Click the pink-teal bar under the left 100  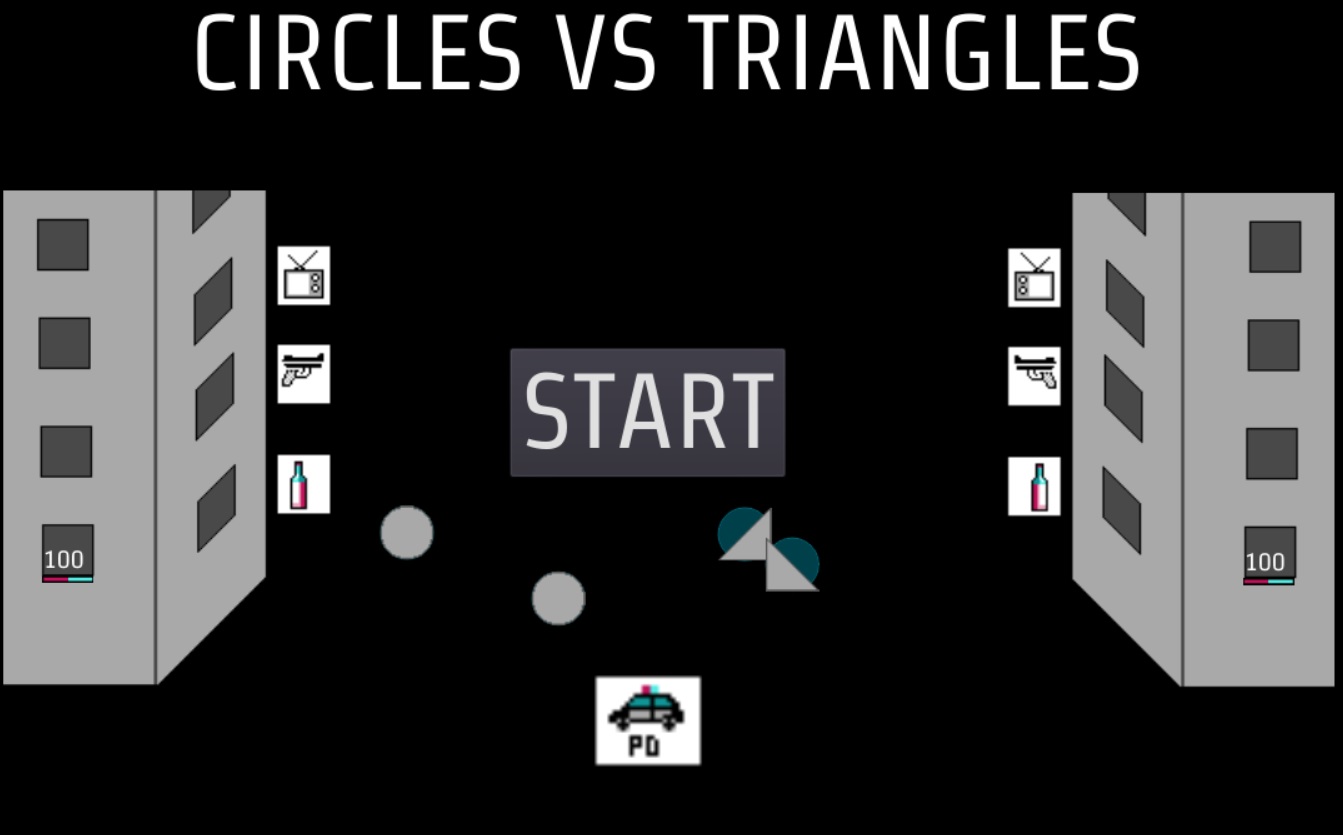tap(67, 578)
